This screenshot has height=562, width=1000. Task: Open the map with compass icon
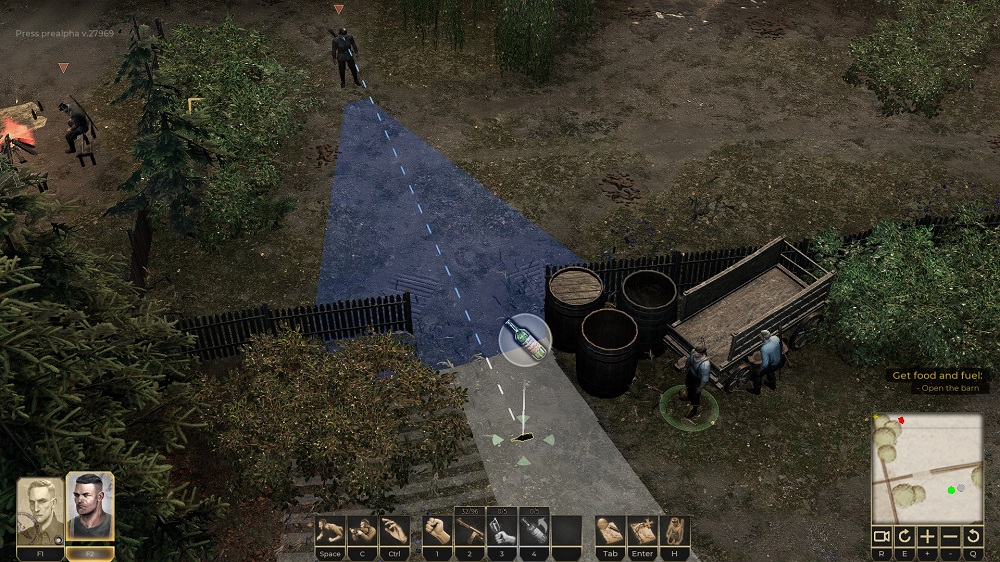click(x=641, y=531)
